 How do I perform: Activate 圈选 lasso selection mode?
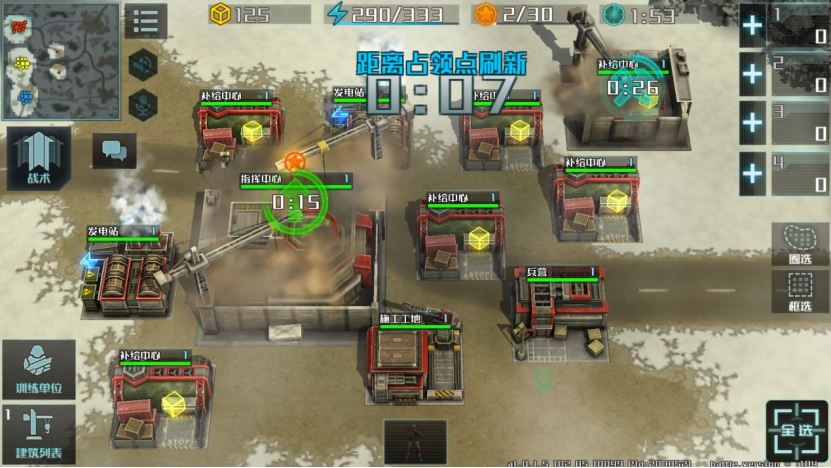point(800,243)
